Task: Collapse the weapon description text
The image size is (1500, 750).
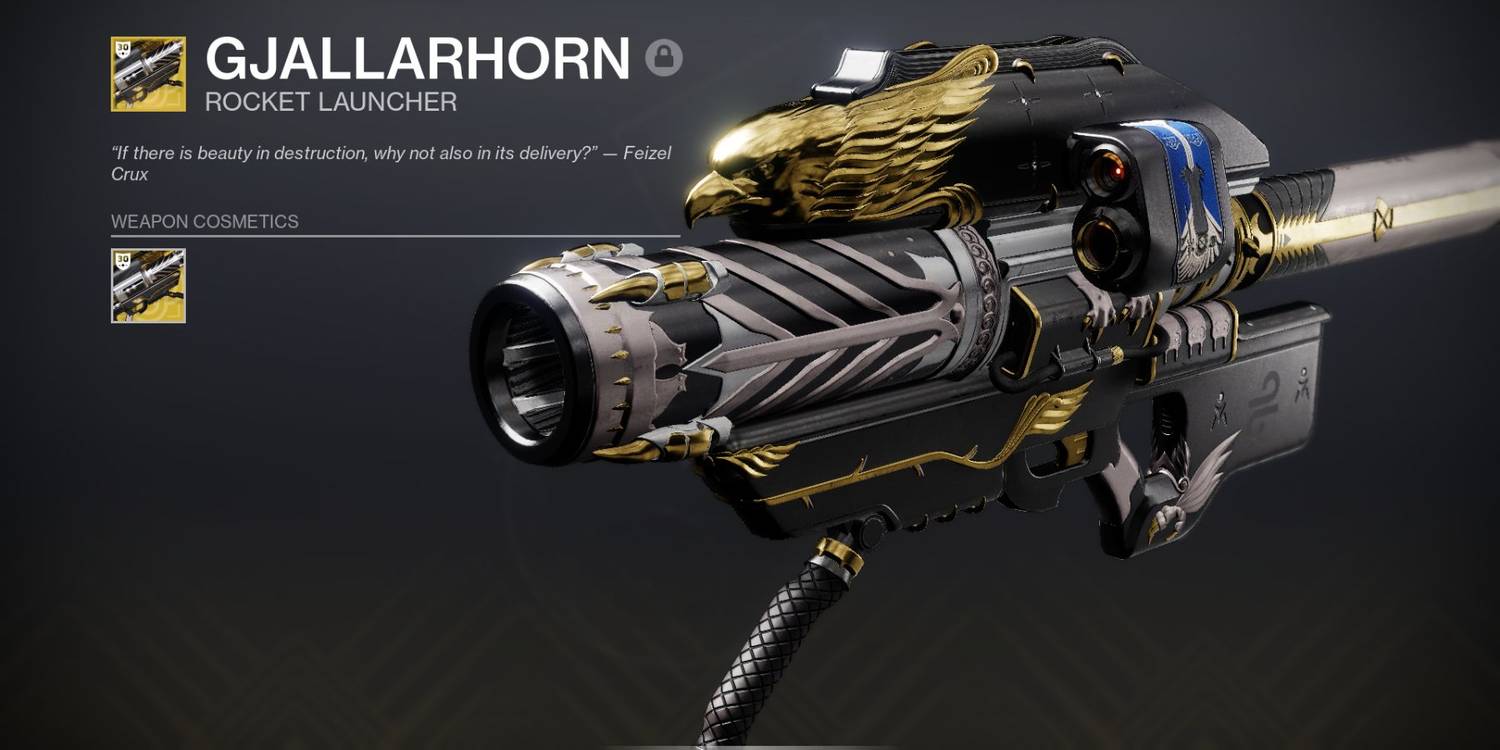Action: click(390, 163)
